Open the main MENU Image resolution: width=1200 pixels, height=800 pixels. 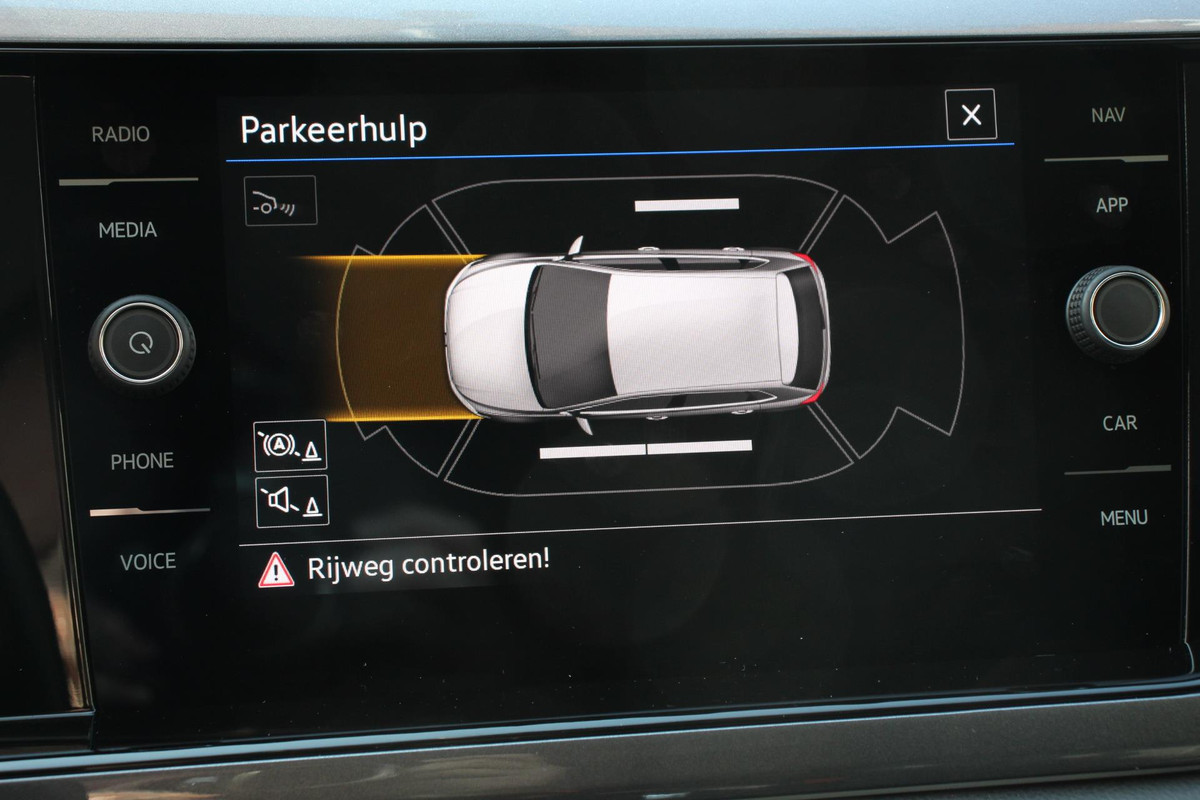[1124, 518]
